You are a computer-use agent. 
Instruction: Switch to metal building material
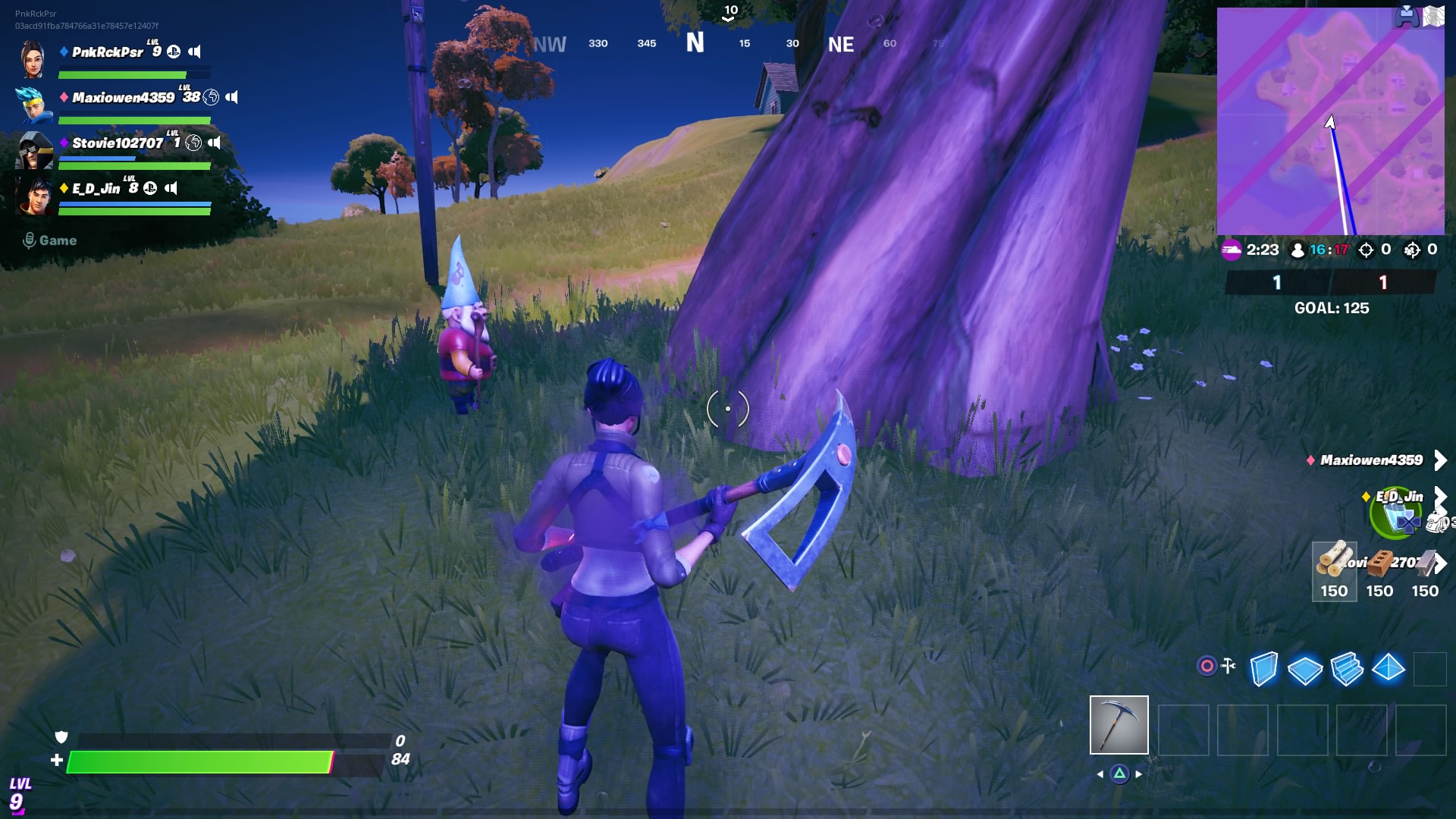(1425, 571)
